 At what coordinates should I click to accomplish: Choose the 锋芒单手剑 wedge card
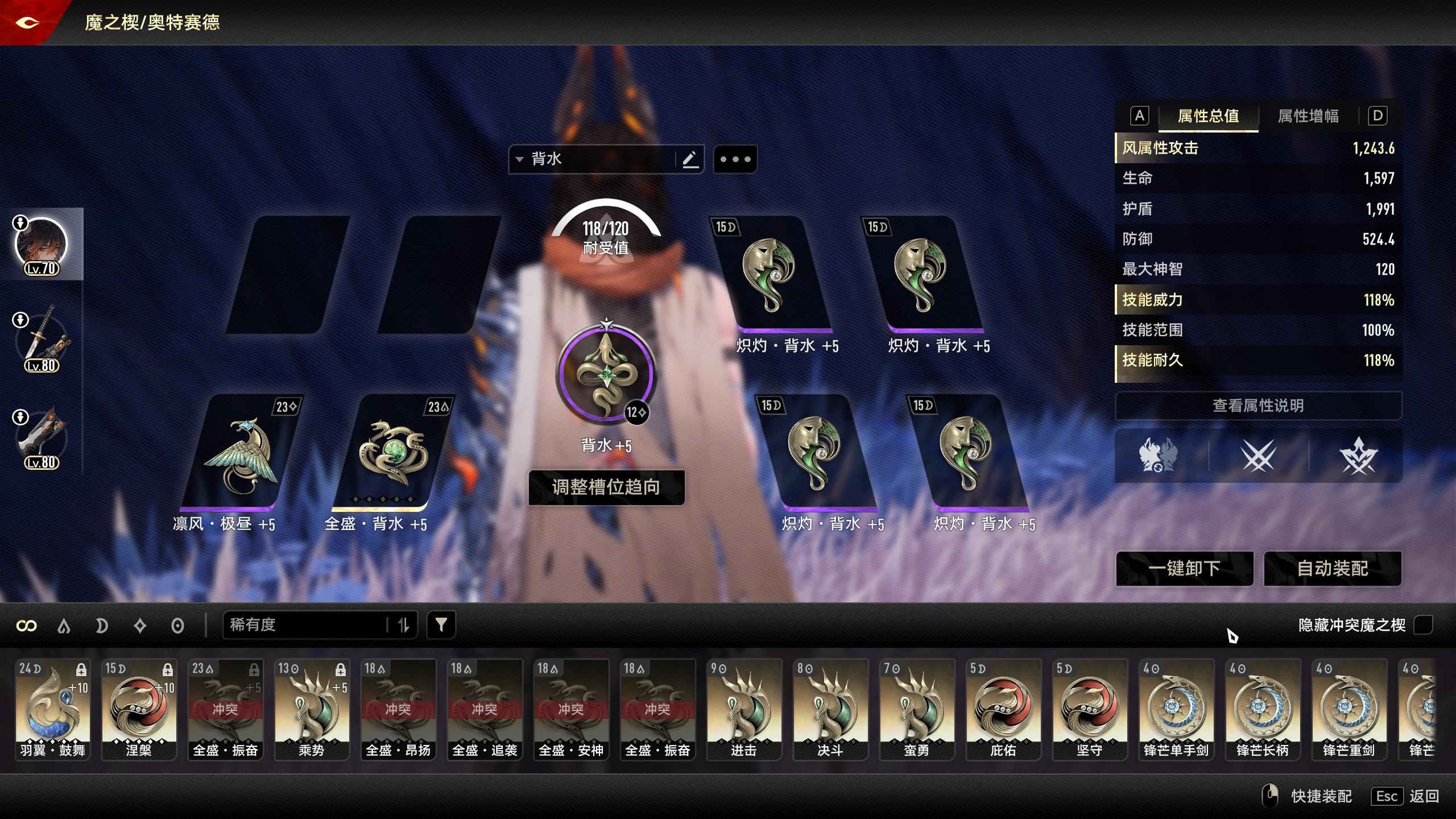click(1176, 709)
